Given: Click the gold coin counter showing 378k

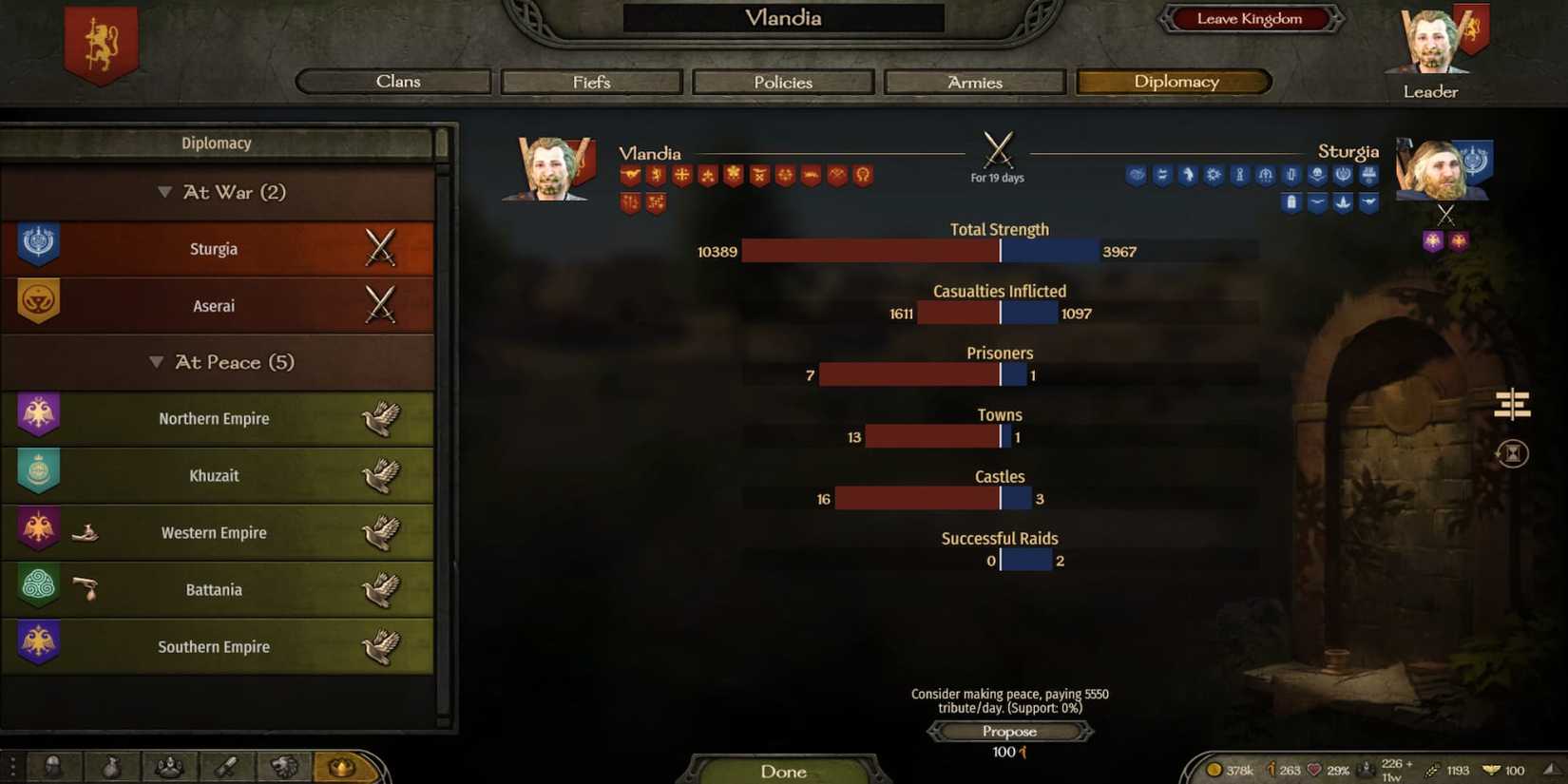Looking at the screenshot, I should click(1226, 770).
